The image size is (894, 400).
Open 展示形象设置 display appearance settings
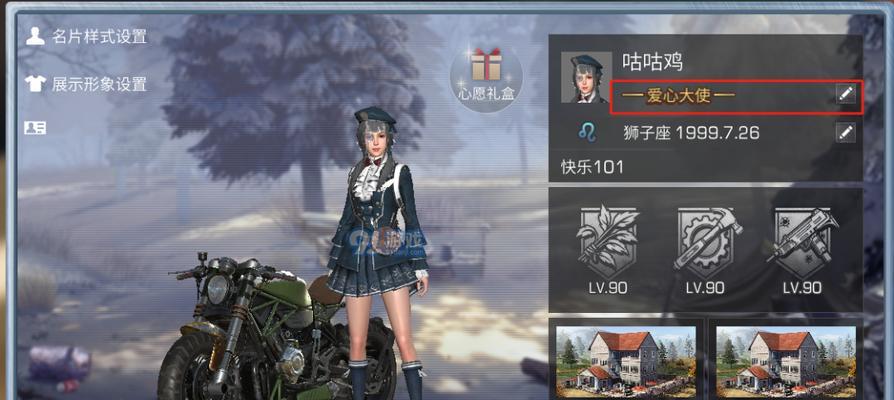(x=87, y=84)
